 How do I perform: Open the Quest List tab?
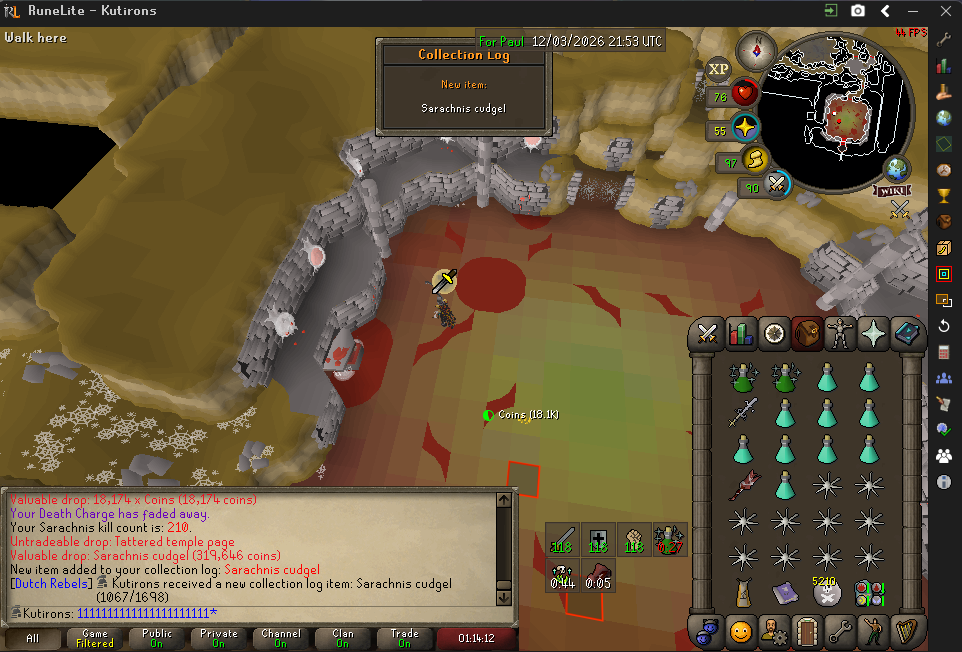(774, 334)
